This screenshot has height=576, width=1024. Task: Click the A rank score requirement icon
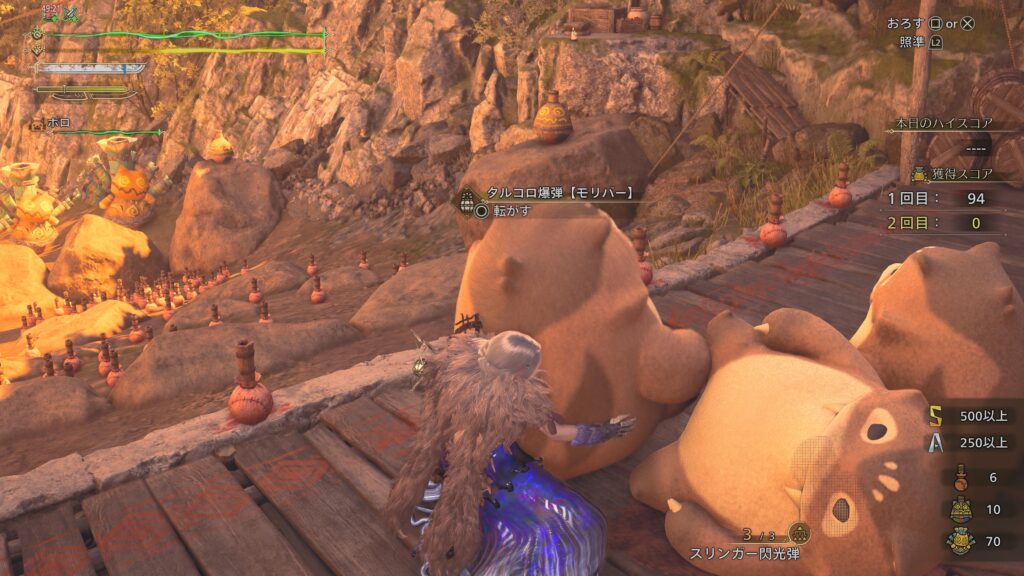point(934,443)
